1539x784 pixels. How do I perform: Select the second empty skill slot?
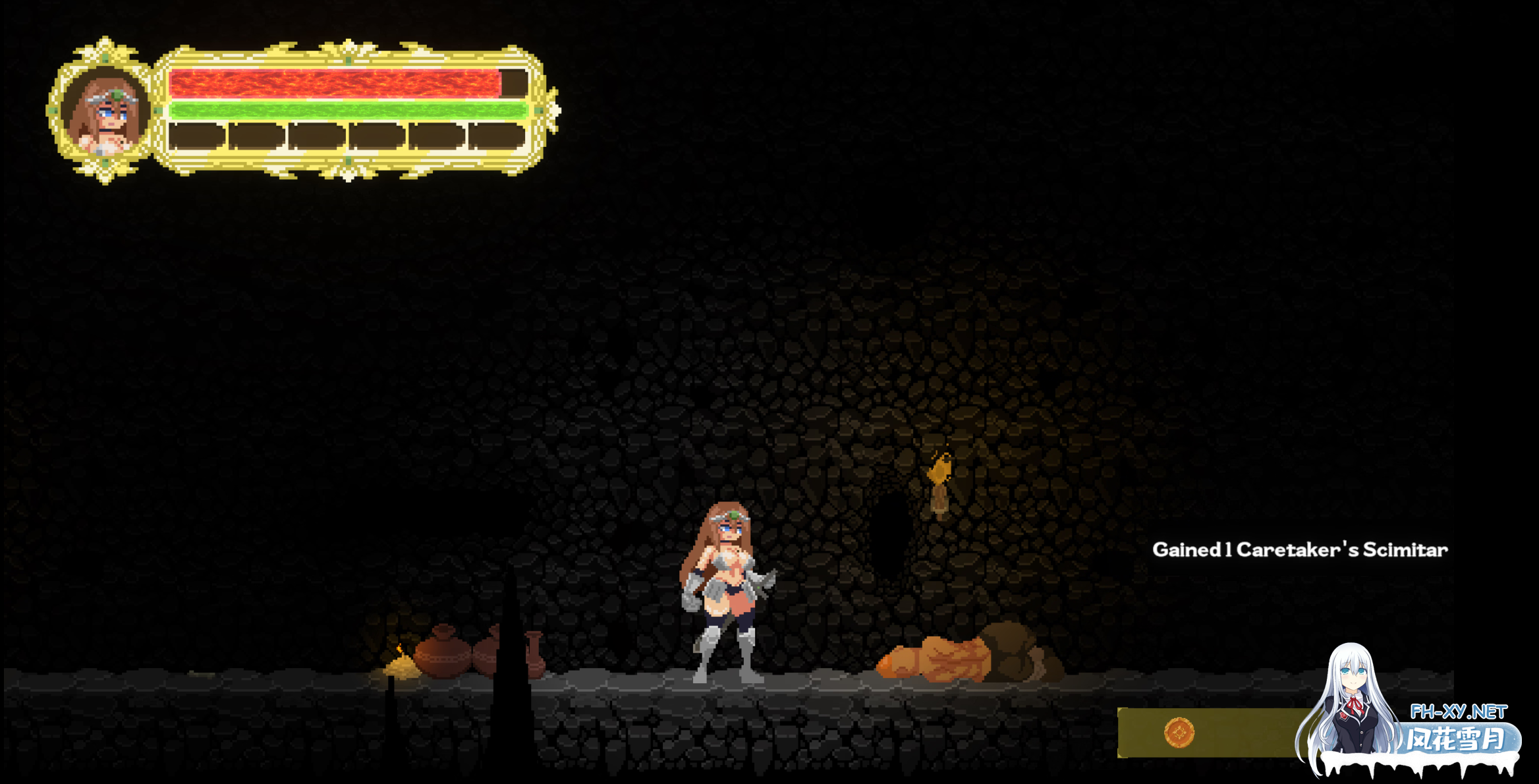[x=256, y=136]
